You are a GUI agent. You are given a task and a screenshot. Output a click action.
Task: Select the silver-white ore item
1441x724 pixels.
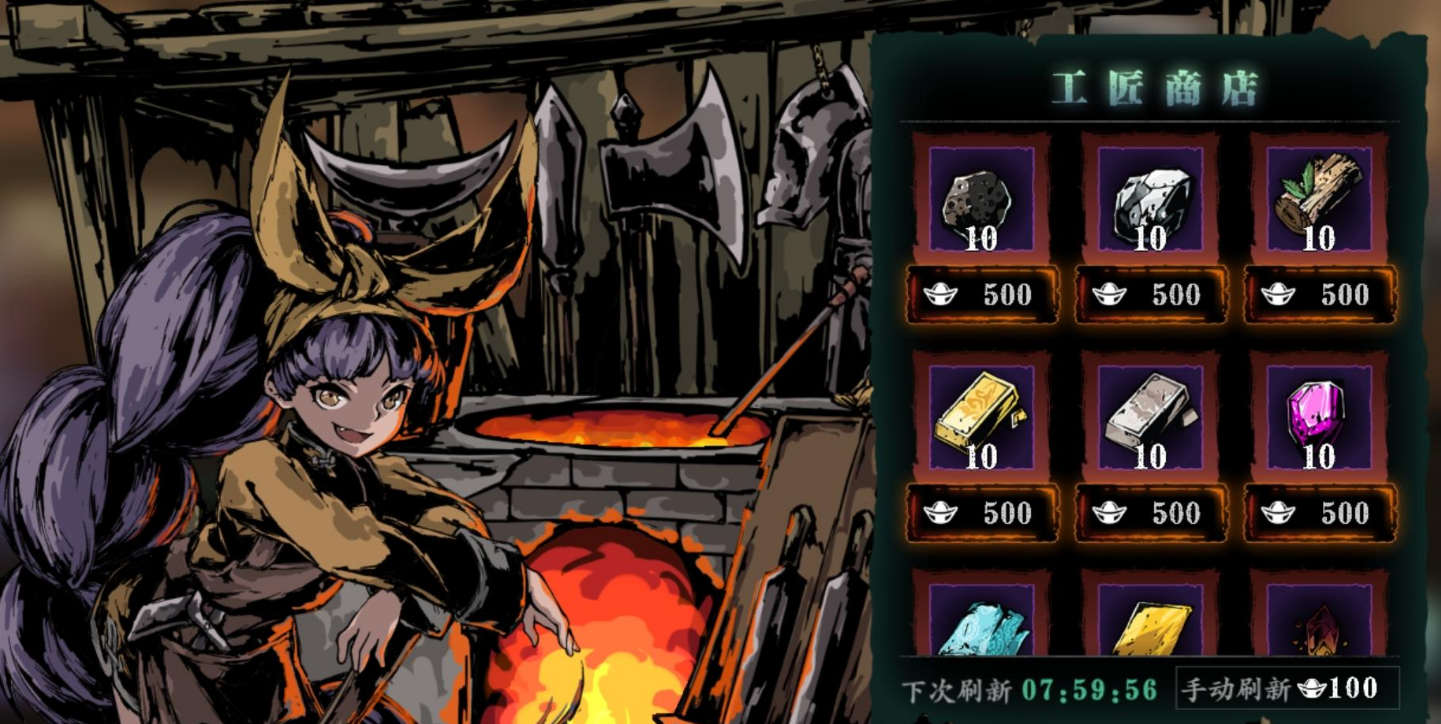[1150, 200]
